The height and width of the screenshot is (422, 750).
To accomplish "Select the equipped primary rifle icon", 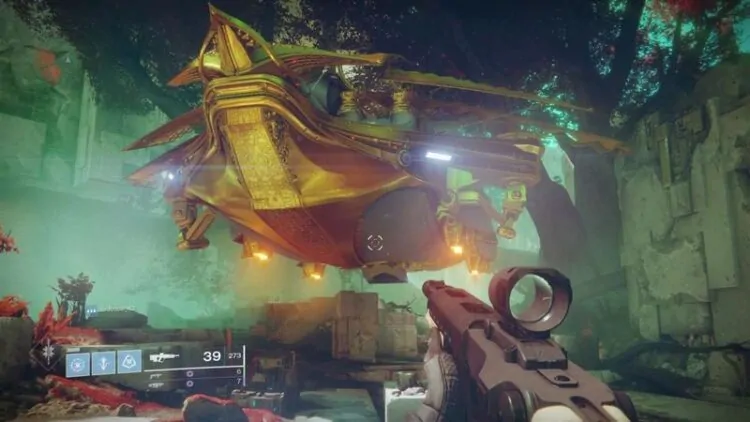I will (x=166, y=356).
